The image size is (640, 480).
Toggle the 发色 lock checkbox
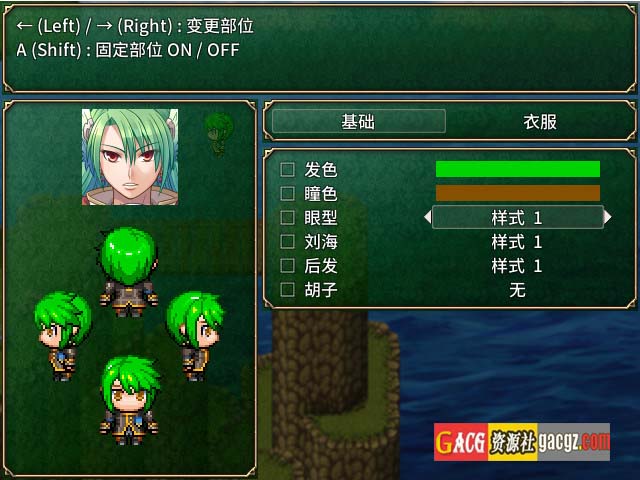coord(288,169)
